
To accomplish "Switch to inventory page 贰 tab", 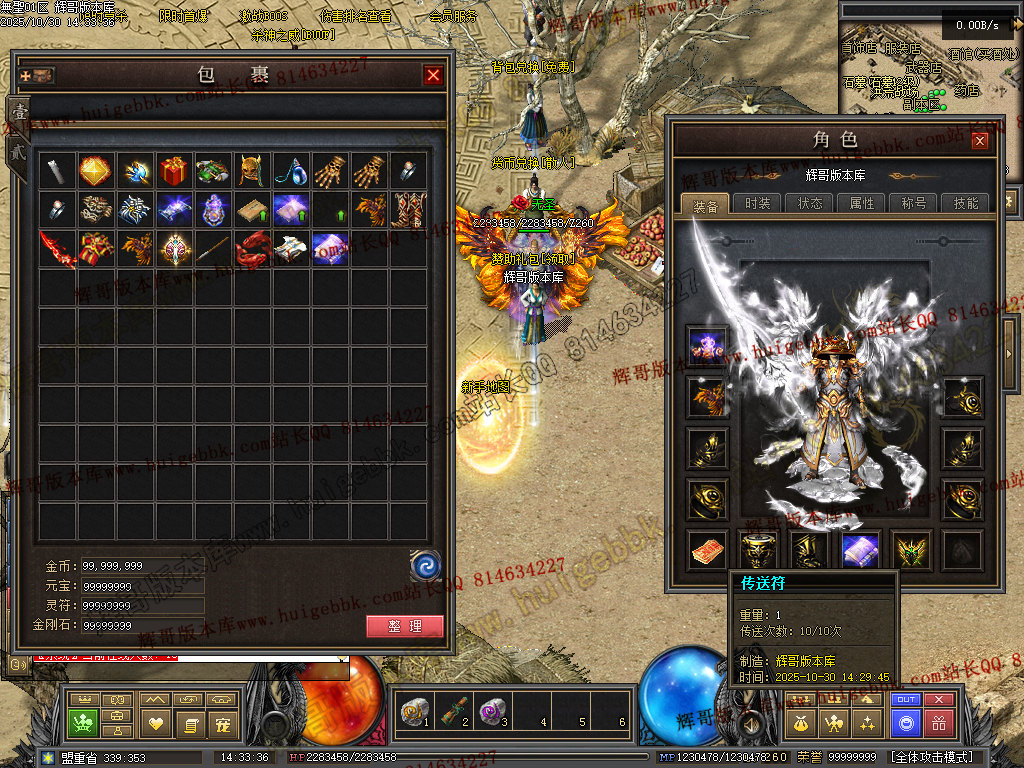I will [x=18, y=152].
